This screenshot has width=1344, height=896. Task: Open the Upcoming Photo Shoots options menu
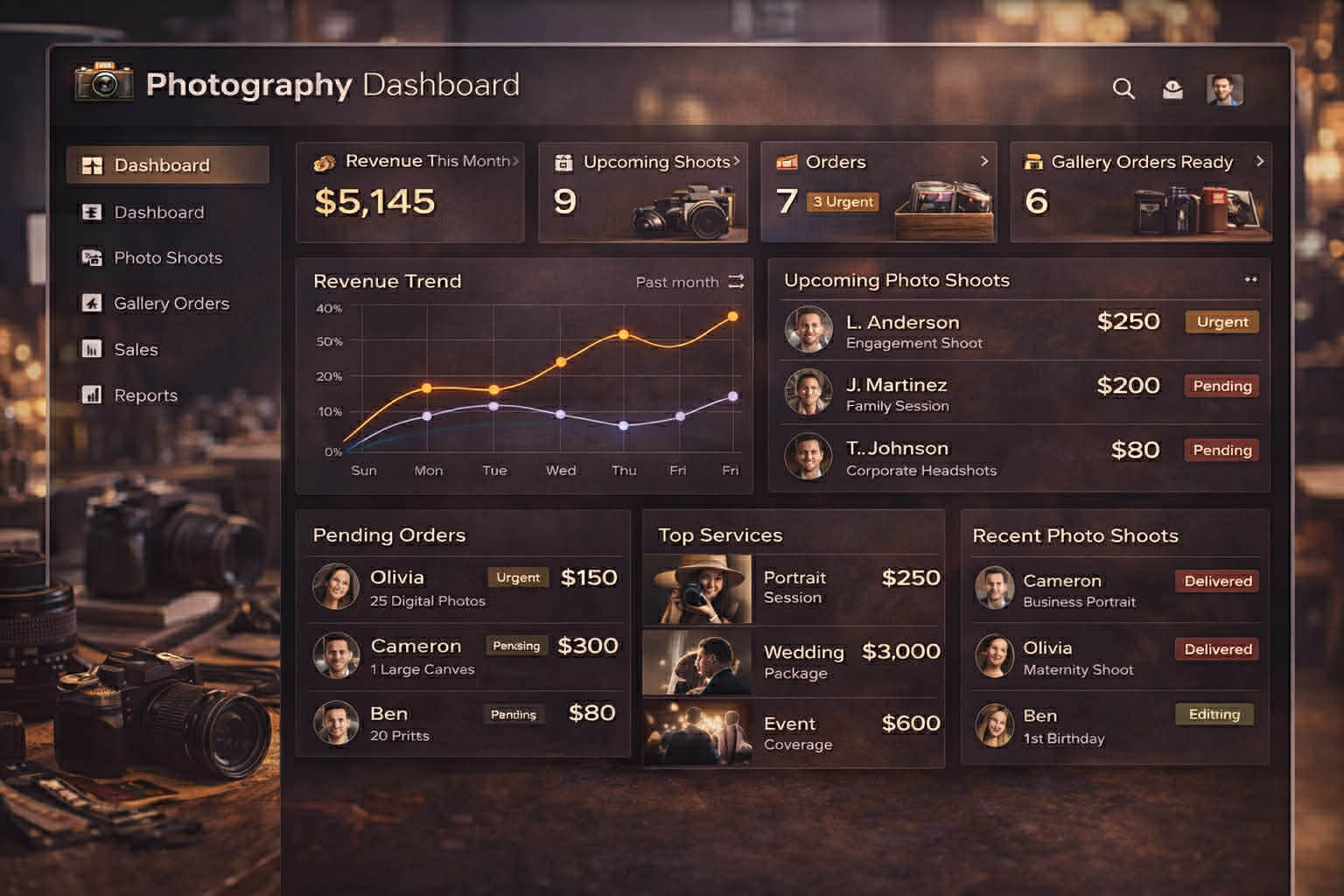point(1249,278)
